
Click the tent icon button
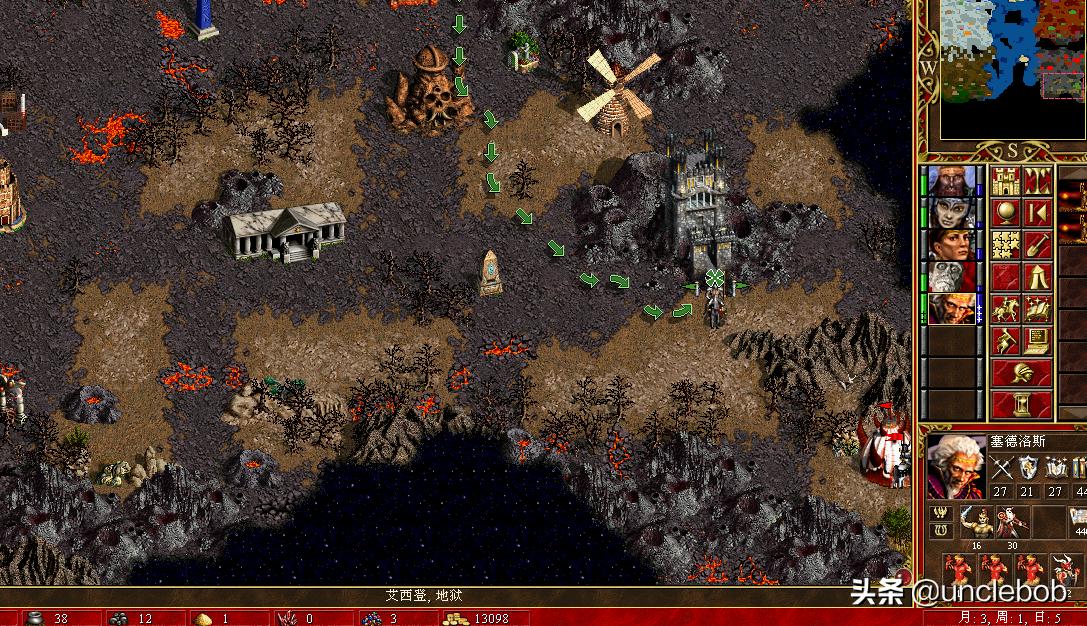coord(1037,275)
